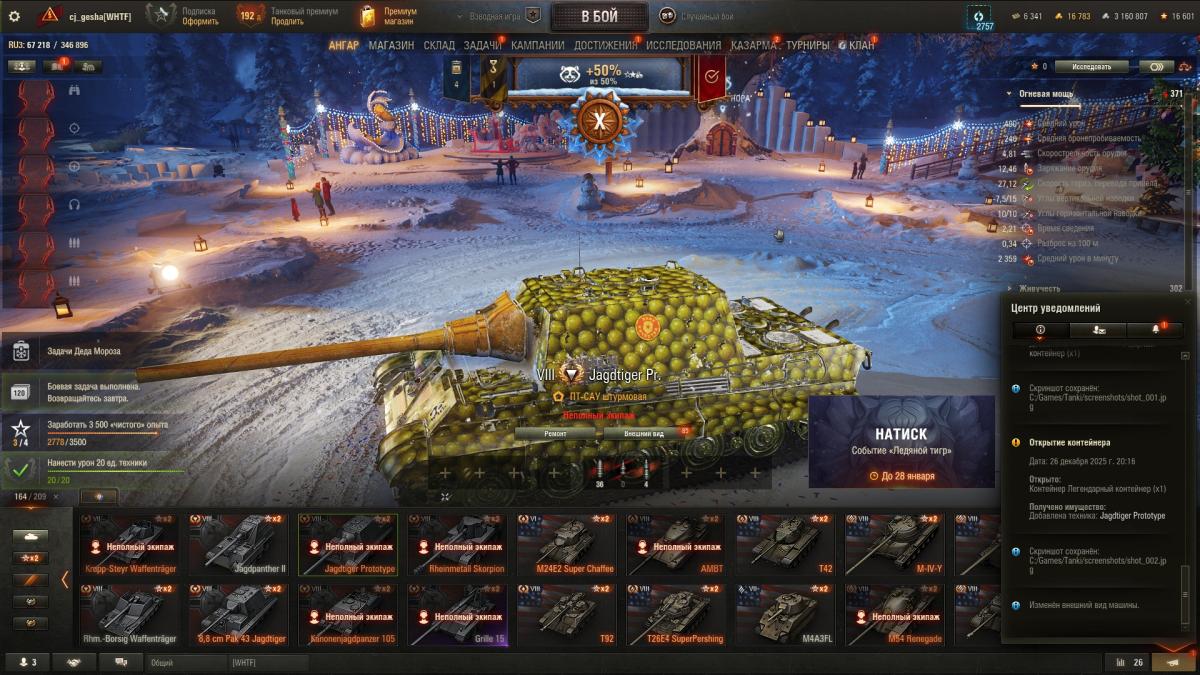1200x675 pixels.
Task: Start battle with the В БОЙ button
Action: pyautogui.click(x=599, y=16)
